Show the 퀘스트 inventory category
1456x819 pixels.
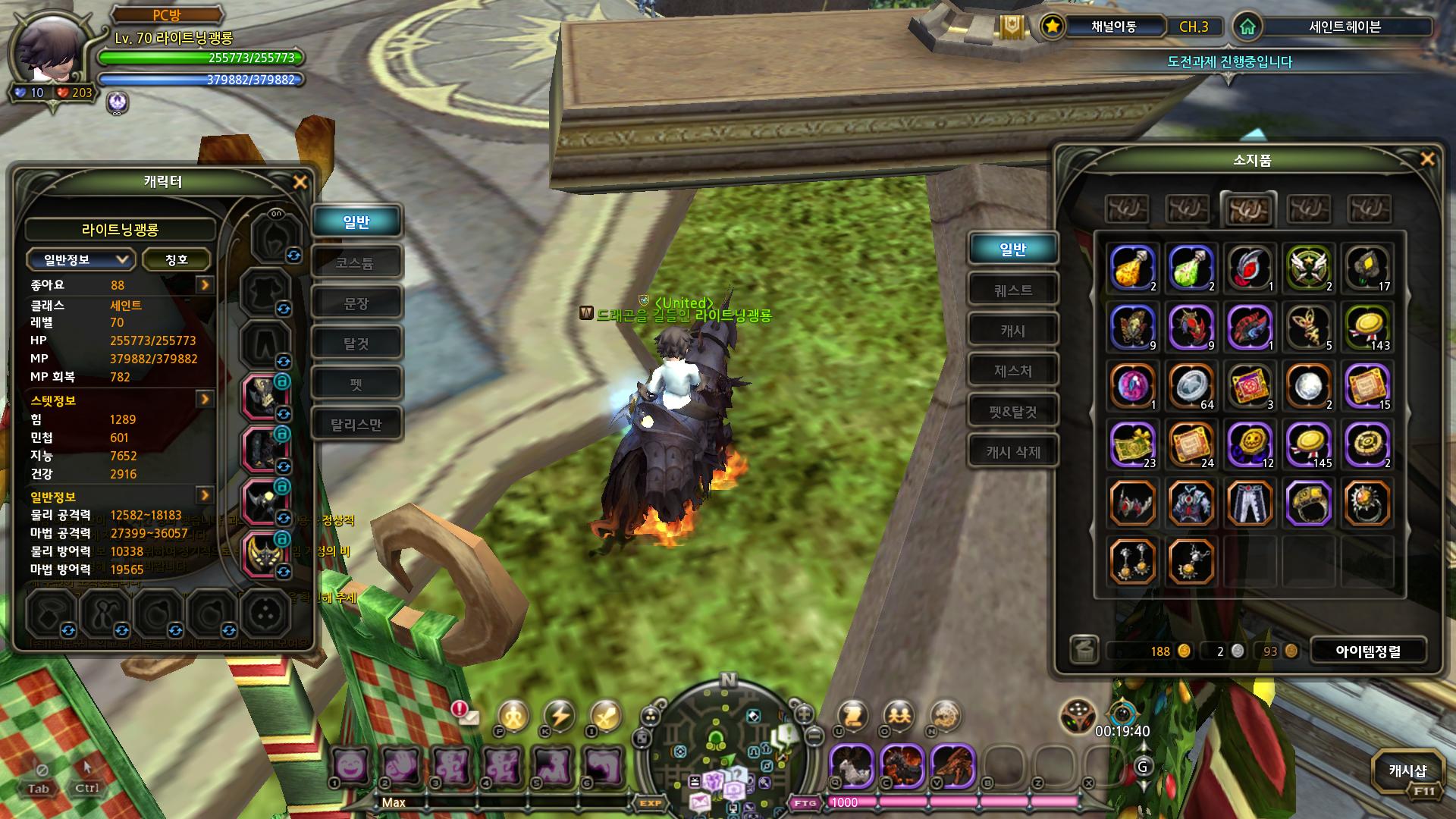1012,290
